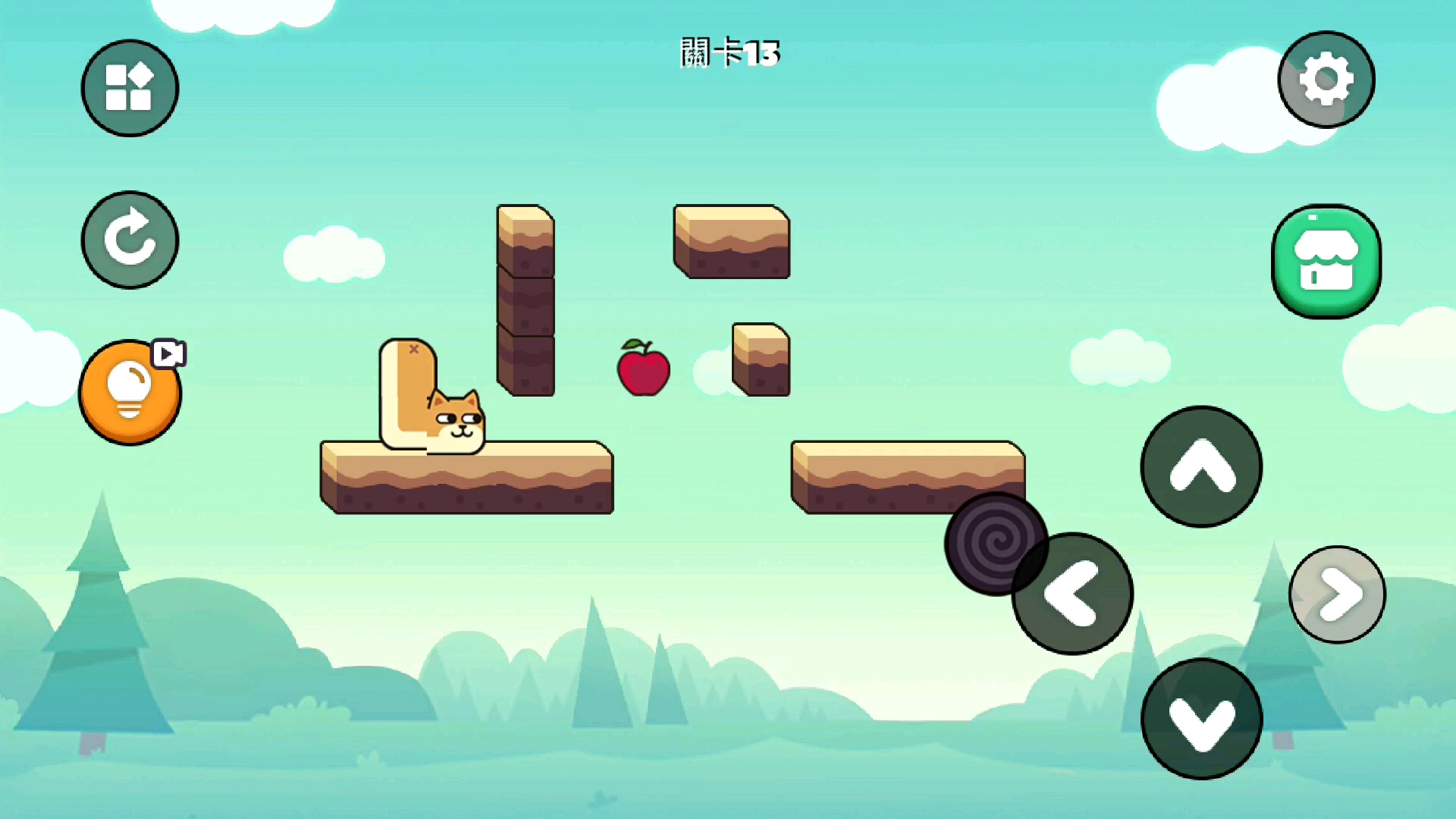
Task: Open the gear settings menu
Action: point(1326,80)
